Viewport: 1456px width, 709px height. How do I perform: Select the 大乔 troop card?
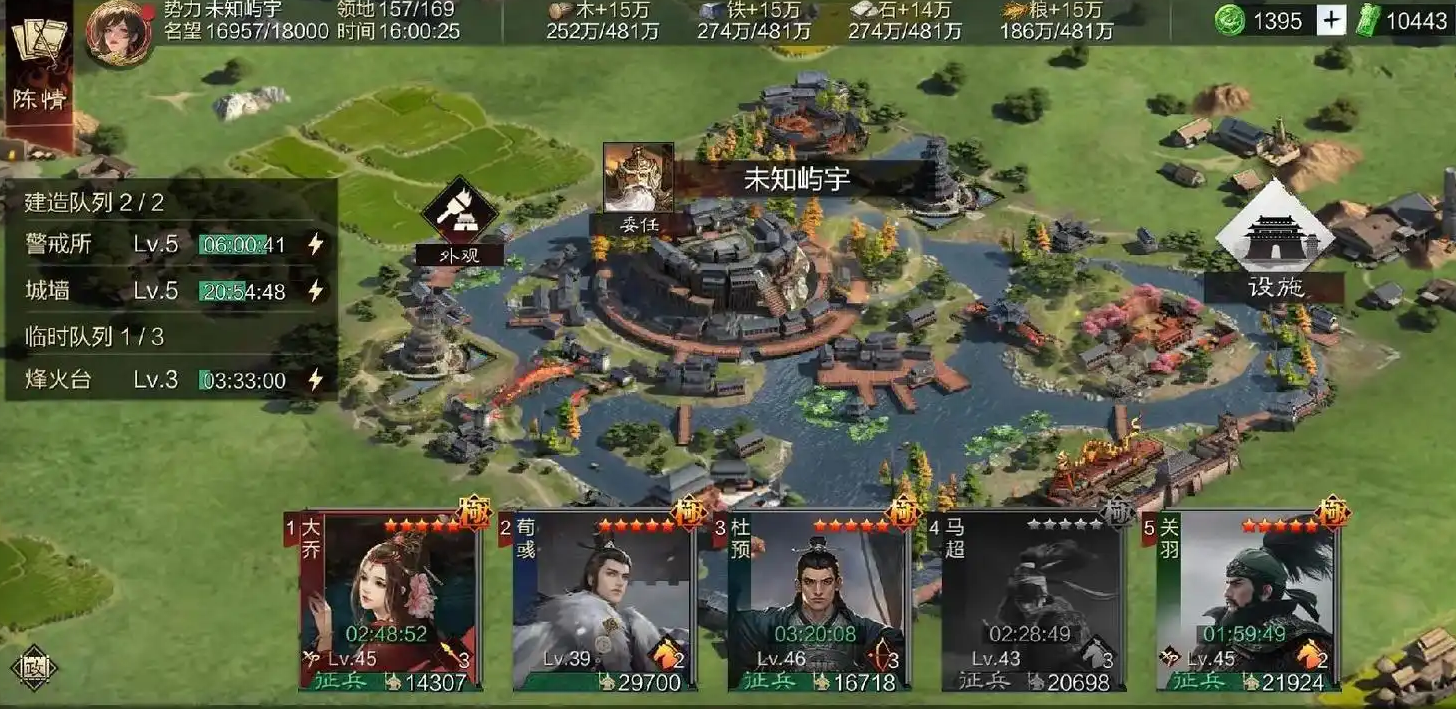point(391,602)
